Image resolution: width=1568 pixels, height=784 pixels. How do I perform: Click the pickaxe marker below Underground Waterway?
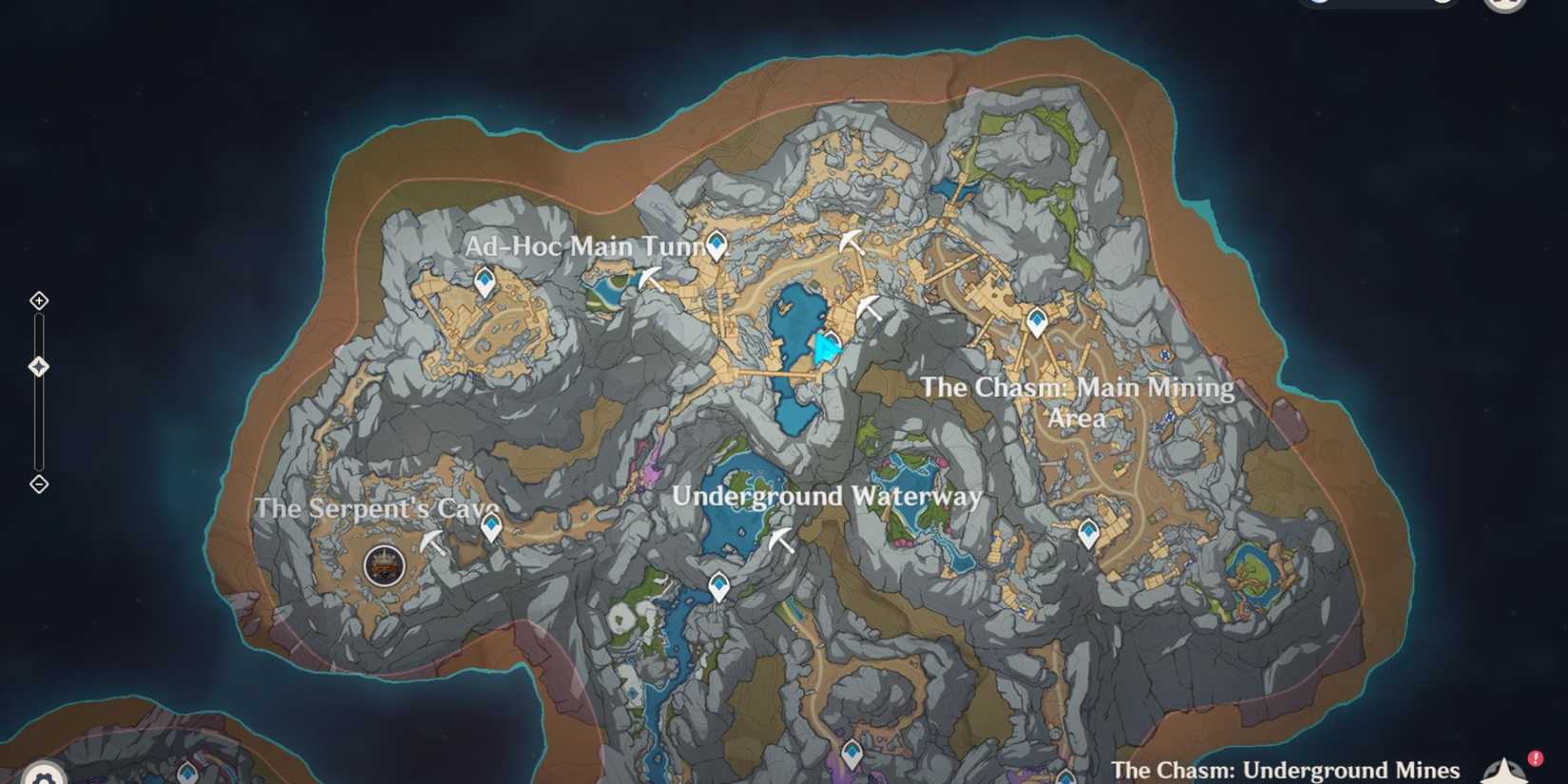(x=779, y=539)
